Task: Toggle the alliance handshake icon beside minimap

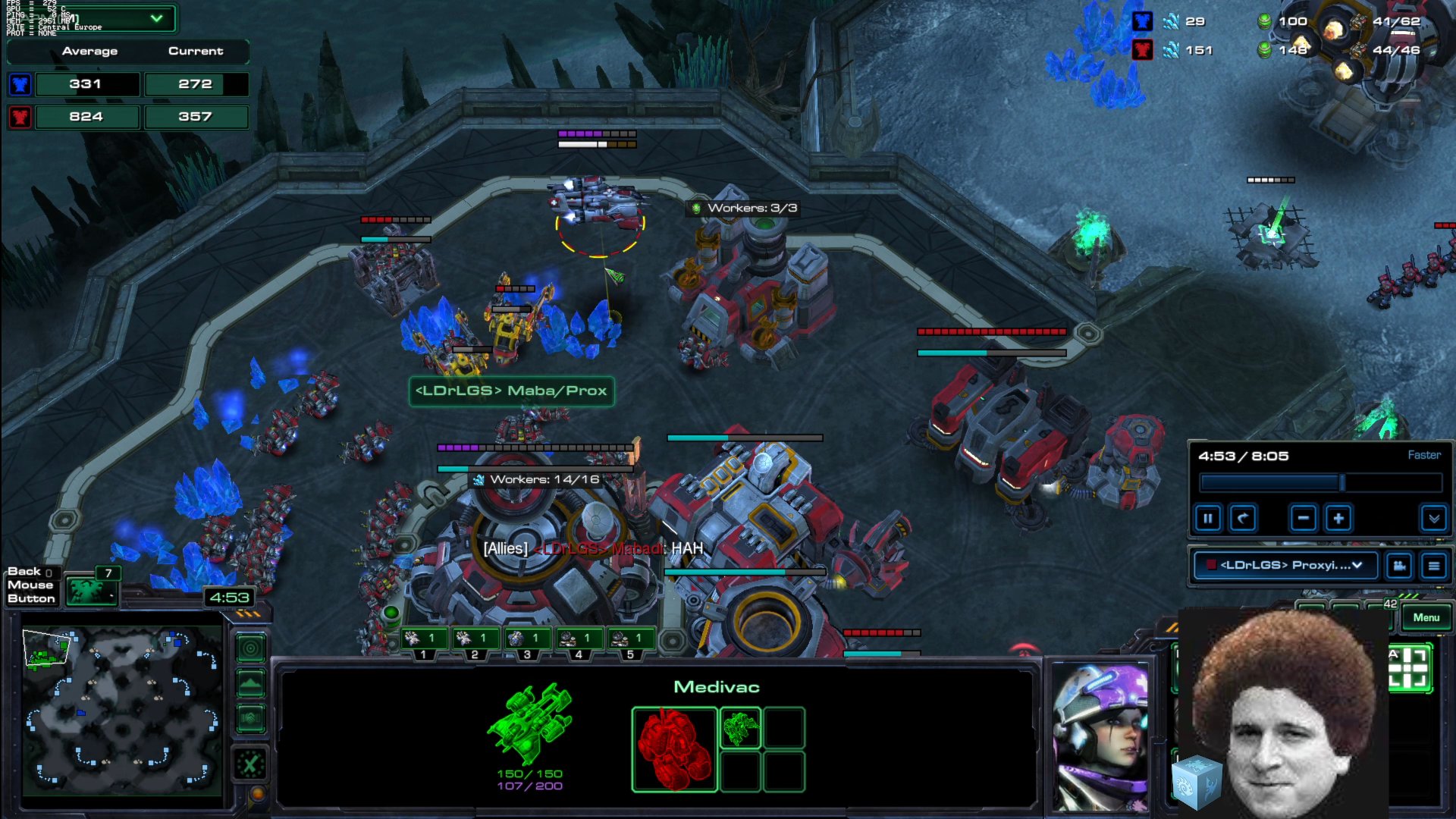Action: (250, 716)
